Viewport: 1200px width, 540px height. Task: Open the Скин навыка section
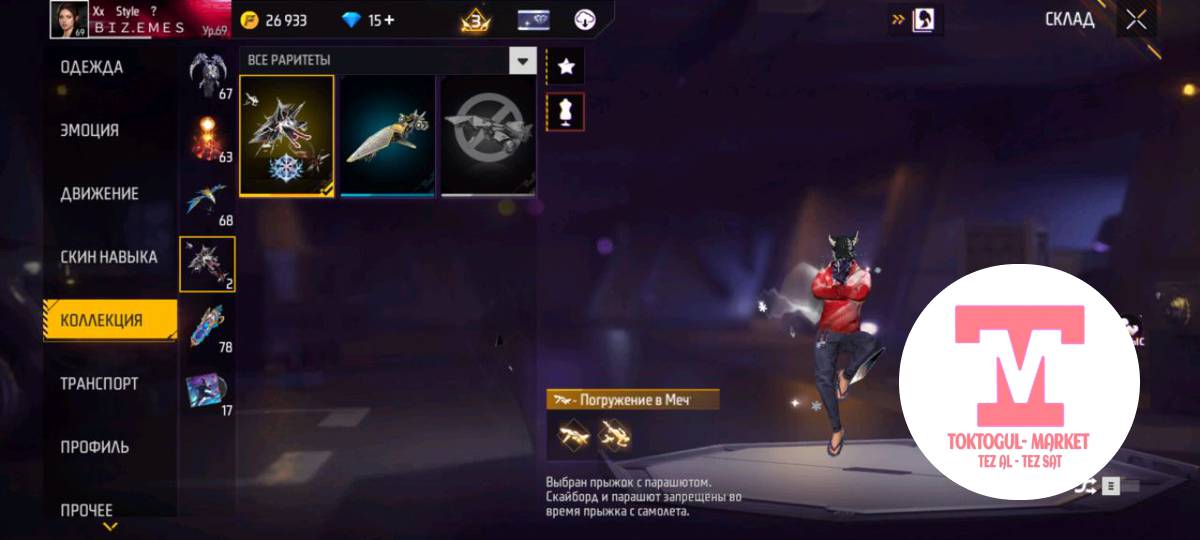(108, 257)
